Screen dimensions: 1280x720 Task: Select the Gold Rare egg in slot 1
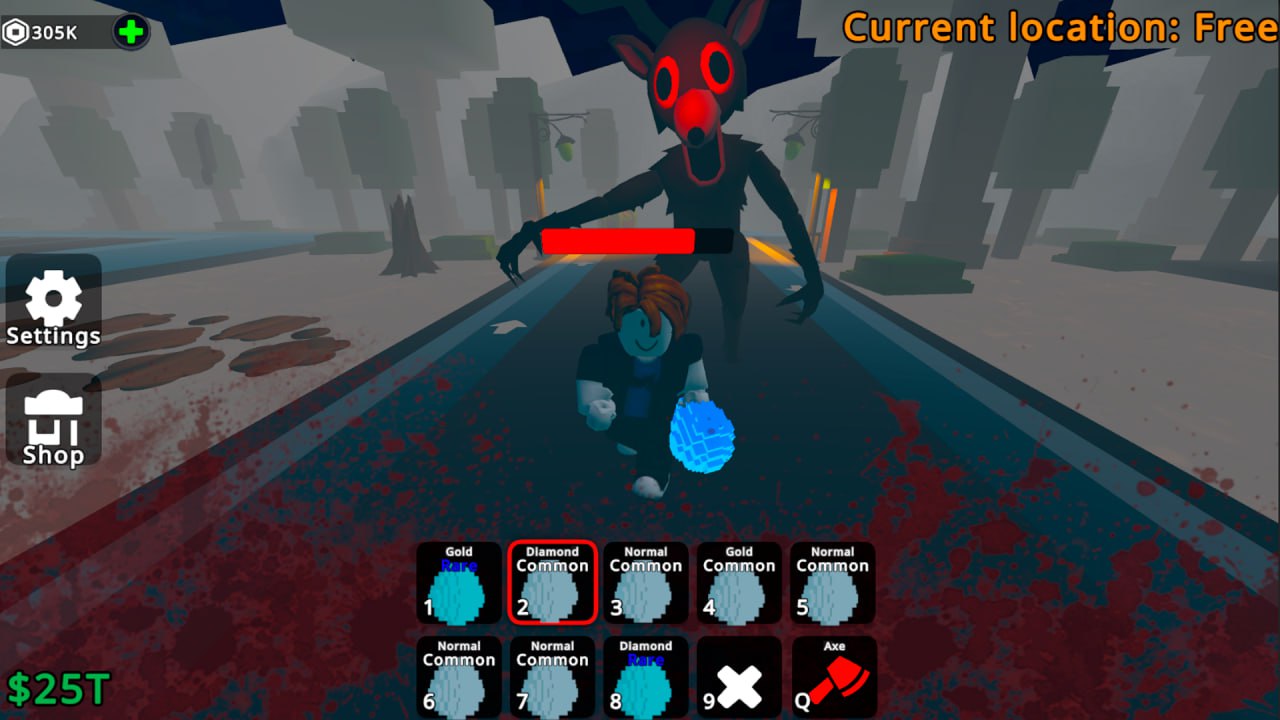click(x=458, y=583)
